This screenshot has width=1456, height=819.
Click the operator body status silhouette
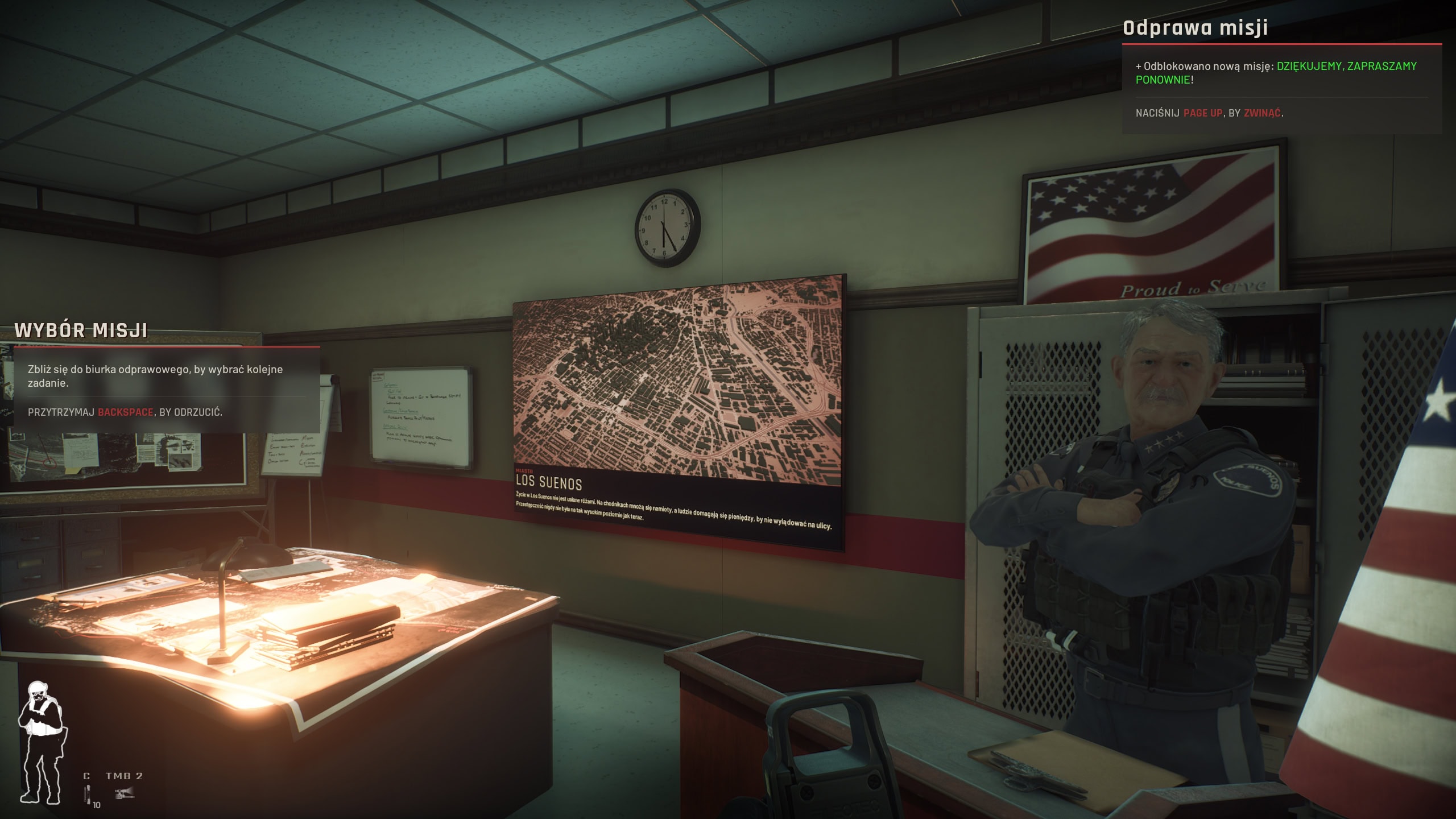tap(41, 742)
